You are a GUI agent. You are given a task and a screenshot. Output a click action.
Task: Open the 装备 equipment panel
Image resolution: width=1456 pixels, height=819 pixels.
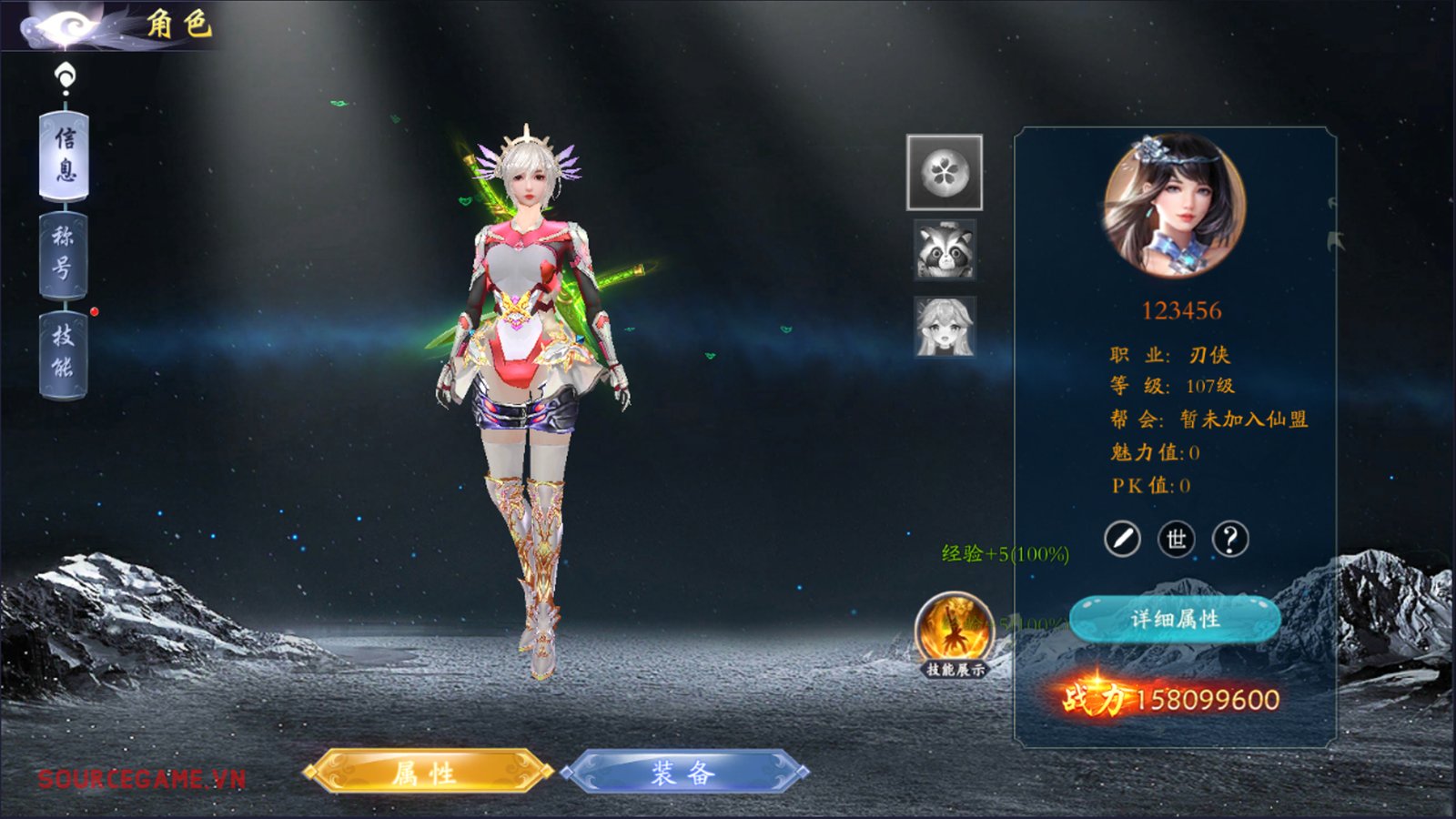(x=684, y=773)
